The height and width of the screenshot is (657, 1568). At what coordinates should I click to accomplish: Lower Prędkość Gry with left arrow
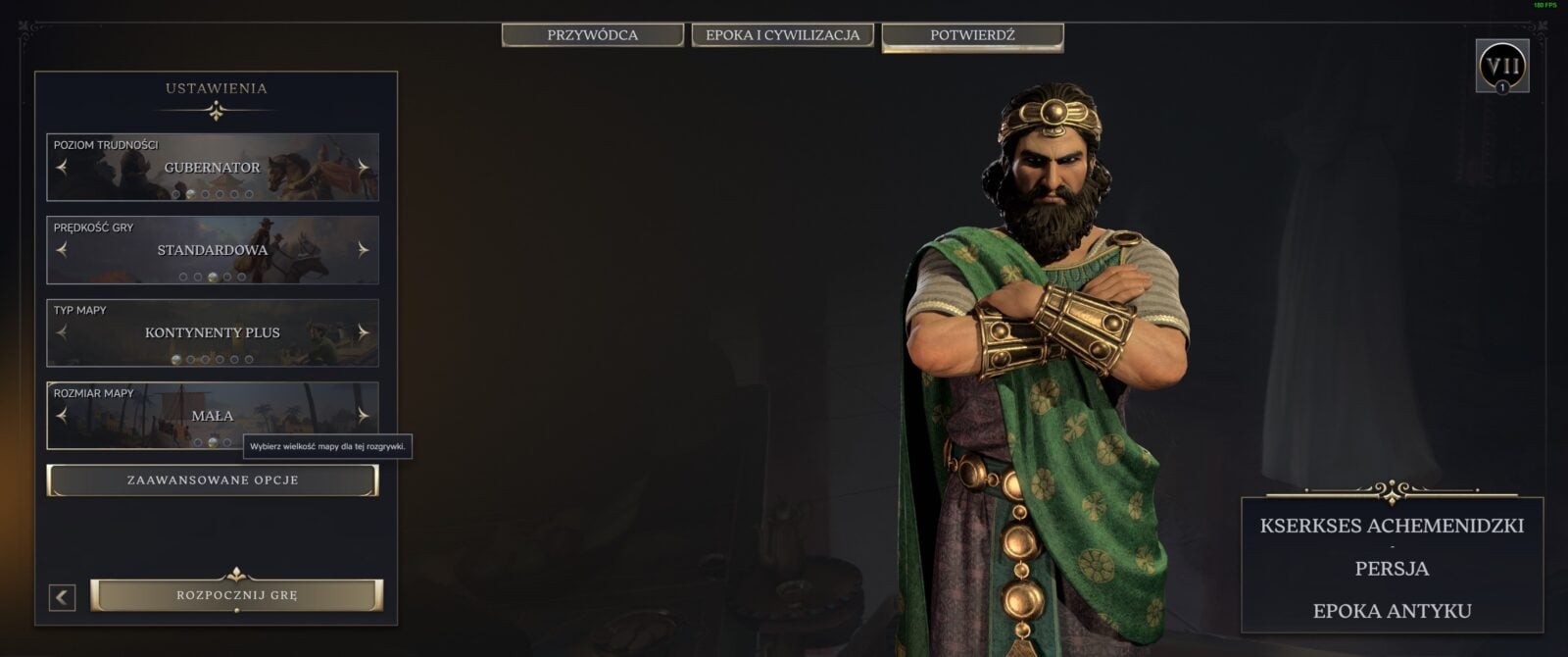pos(62,250)
